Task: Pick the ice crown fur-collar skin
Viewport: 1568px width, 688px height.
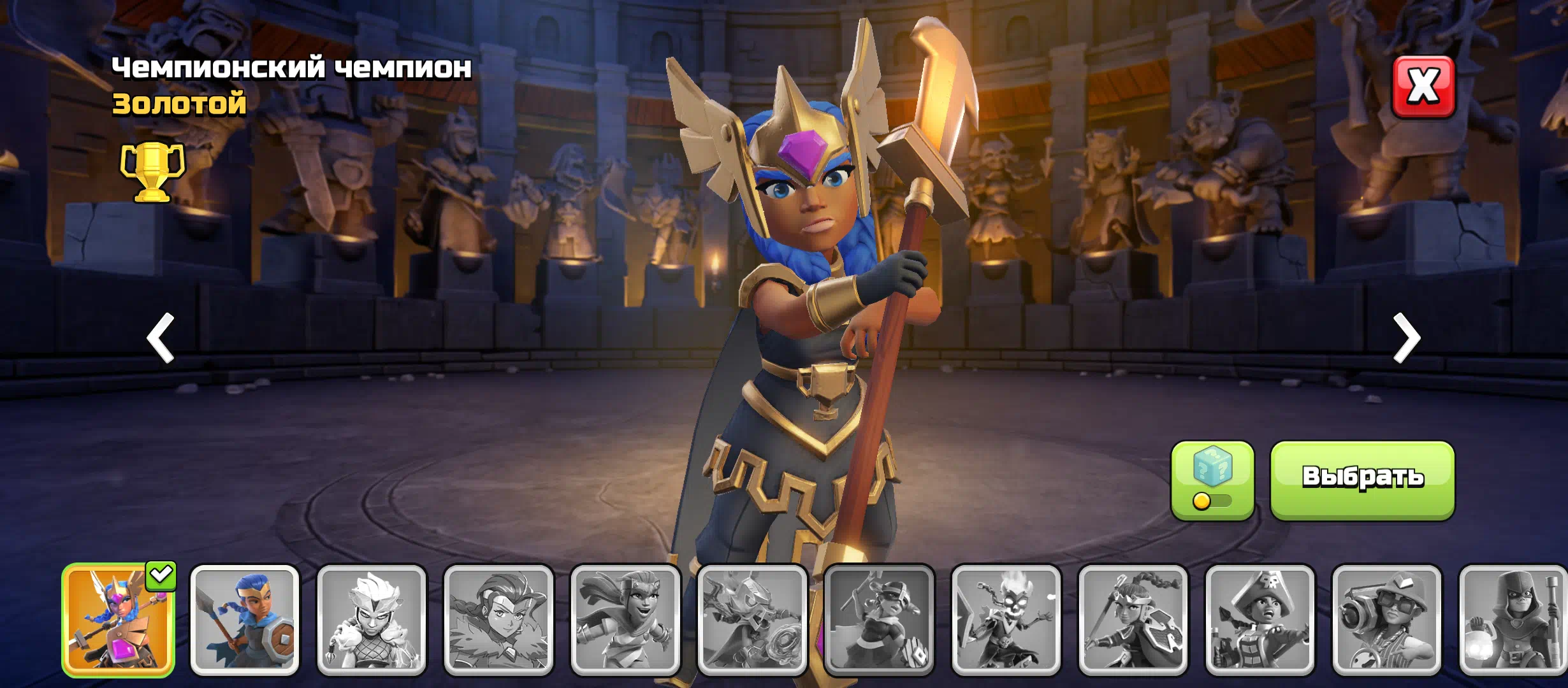Action: (372, 620)
